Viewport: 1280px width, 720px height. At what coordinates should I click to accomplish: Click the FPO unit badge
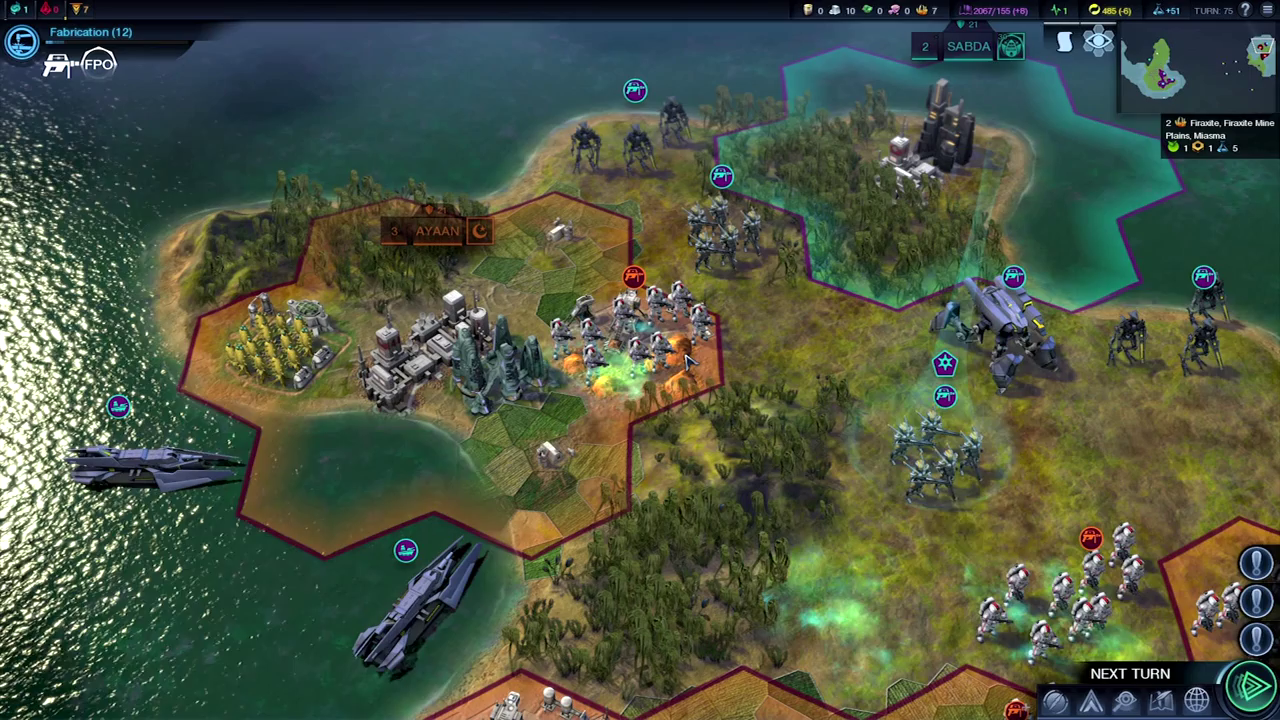(x=97, y=64)
